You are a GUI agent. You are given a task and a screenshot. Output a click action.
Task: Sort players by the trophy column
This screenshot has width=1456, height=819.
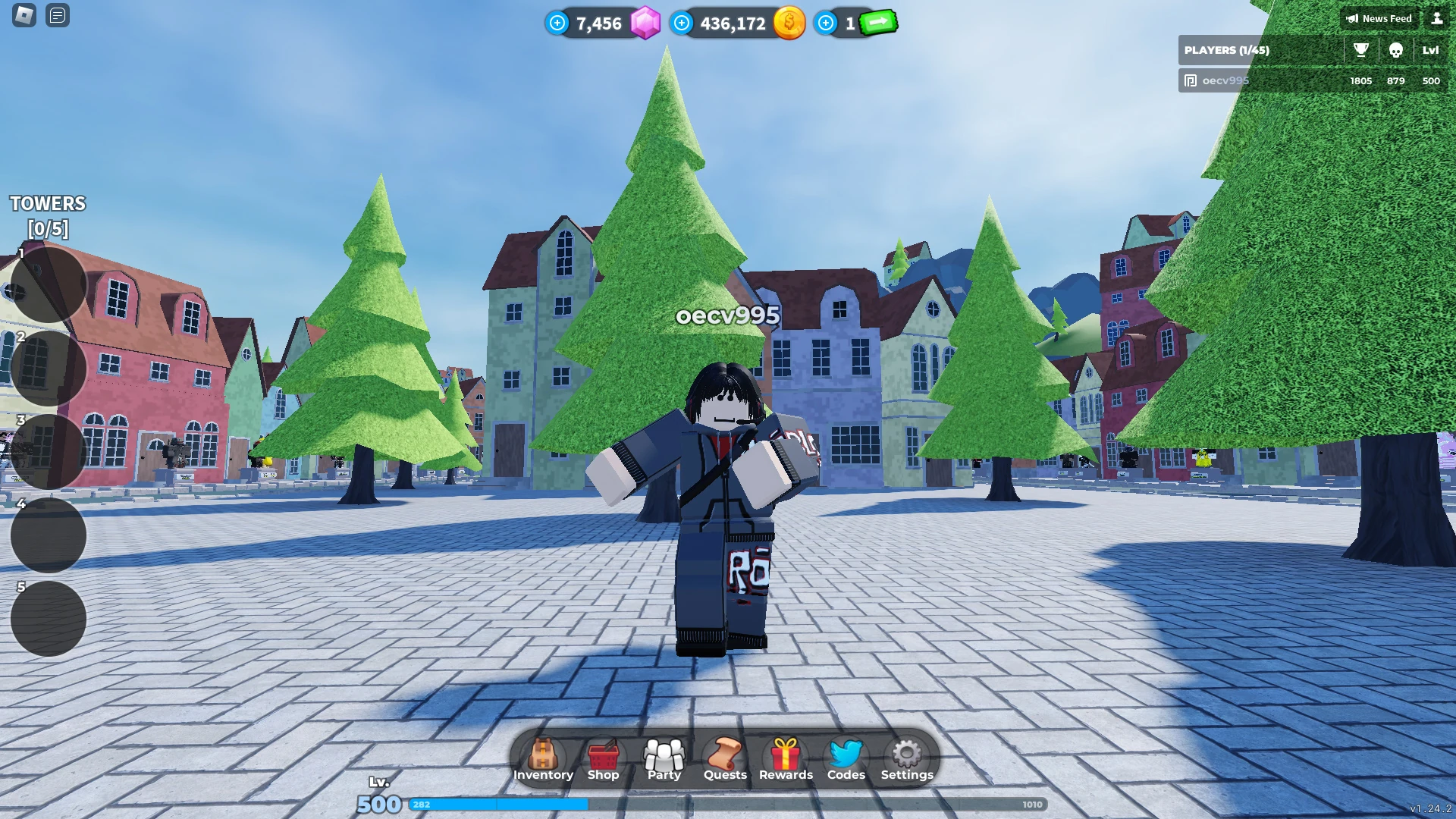pos(1360,50)
